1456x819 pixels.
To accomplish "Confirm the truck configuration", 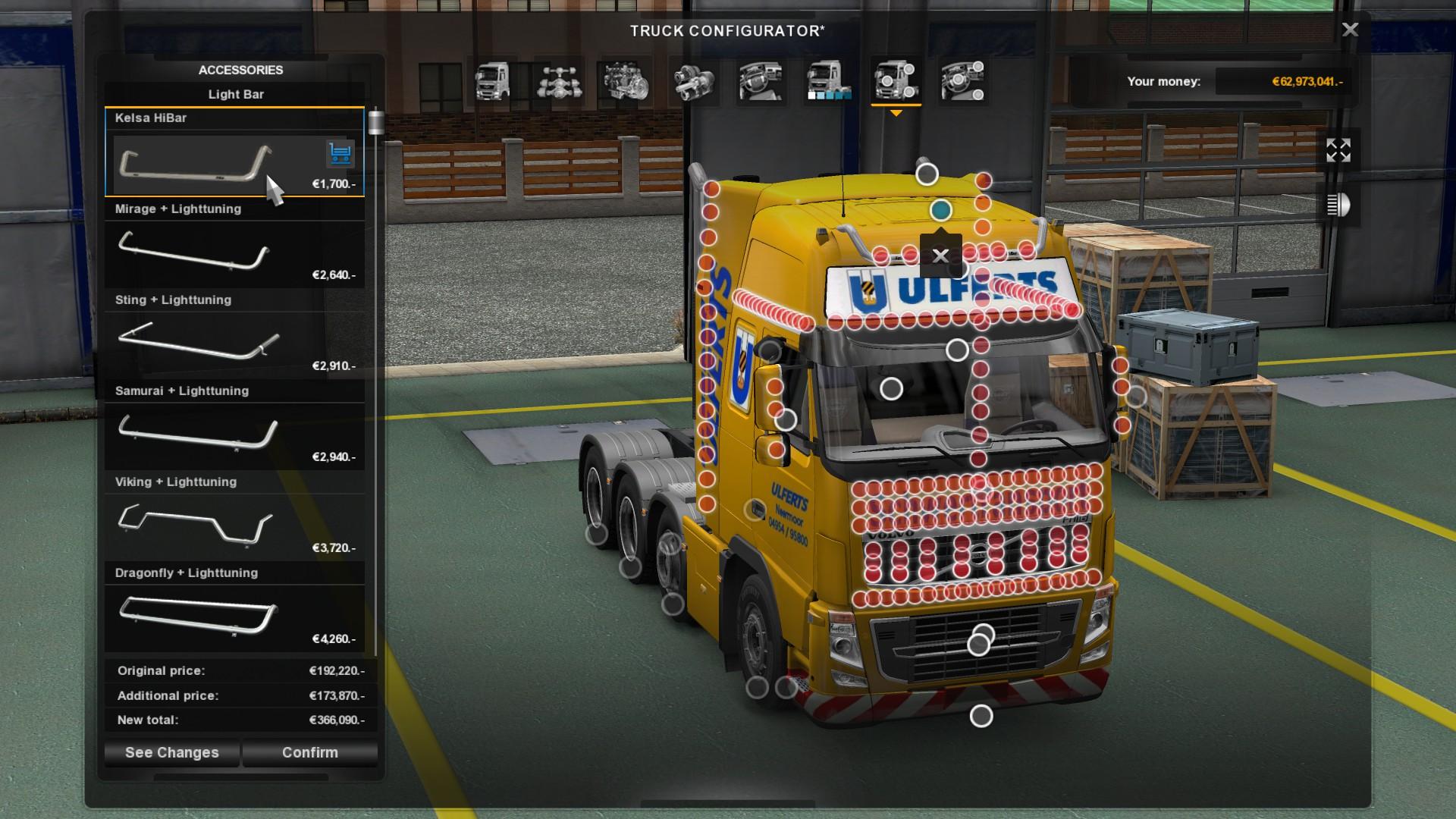I will pyautogui.click(x=310, y=752).
